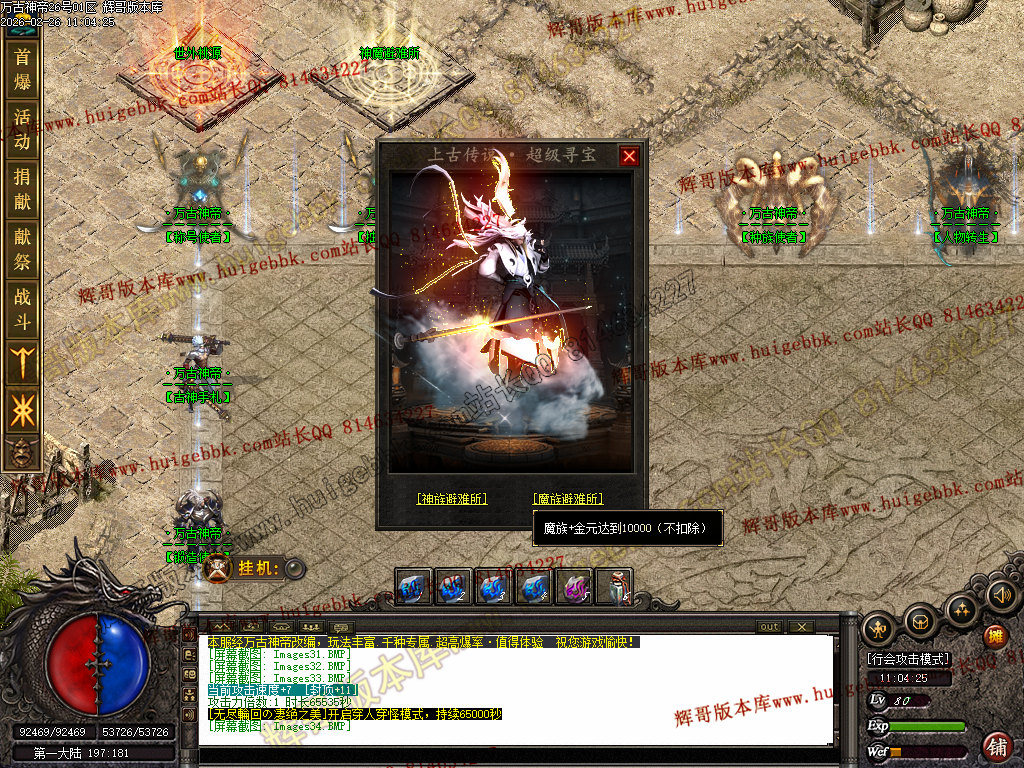Choose the 神族避难所 link
1024x768 pixels.
(x=452, y=498)
